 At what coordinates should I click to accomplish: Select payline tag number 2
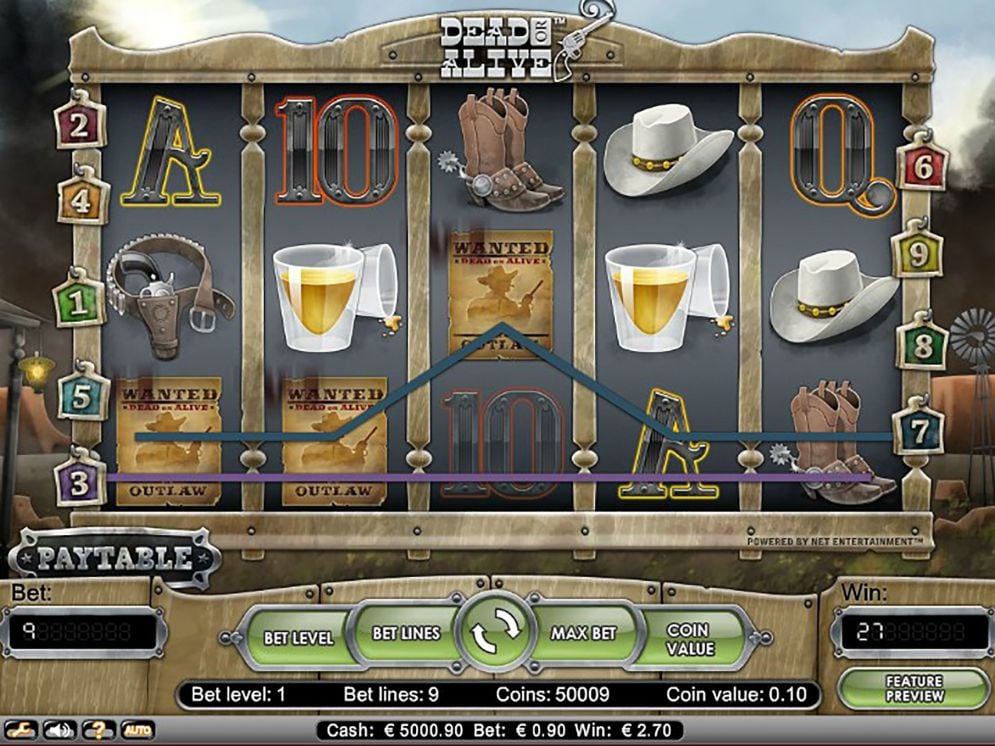(80, 125)
